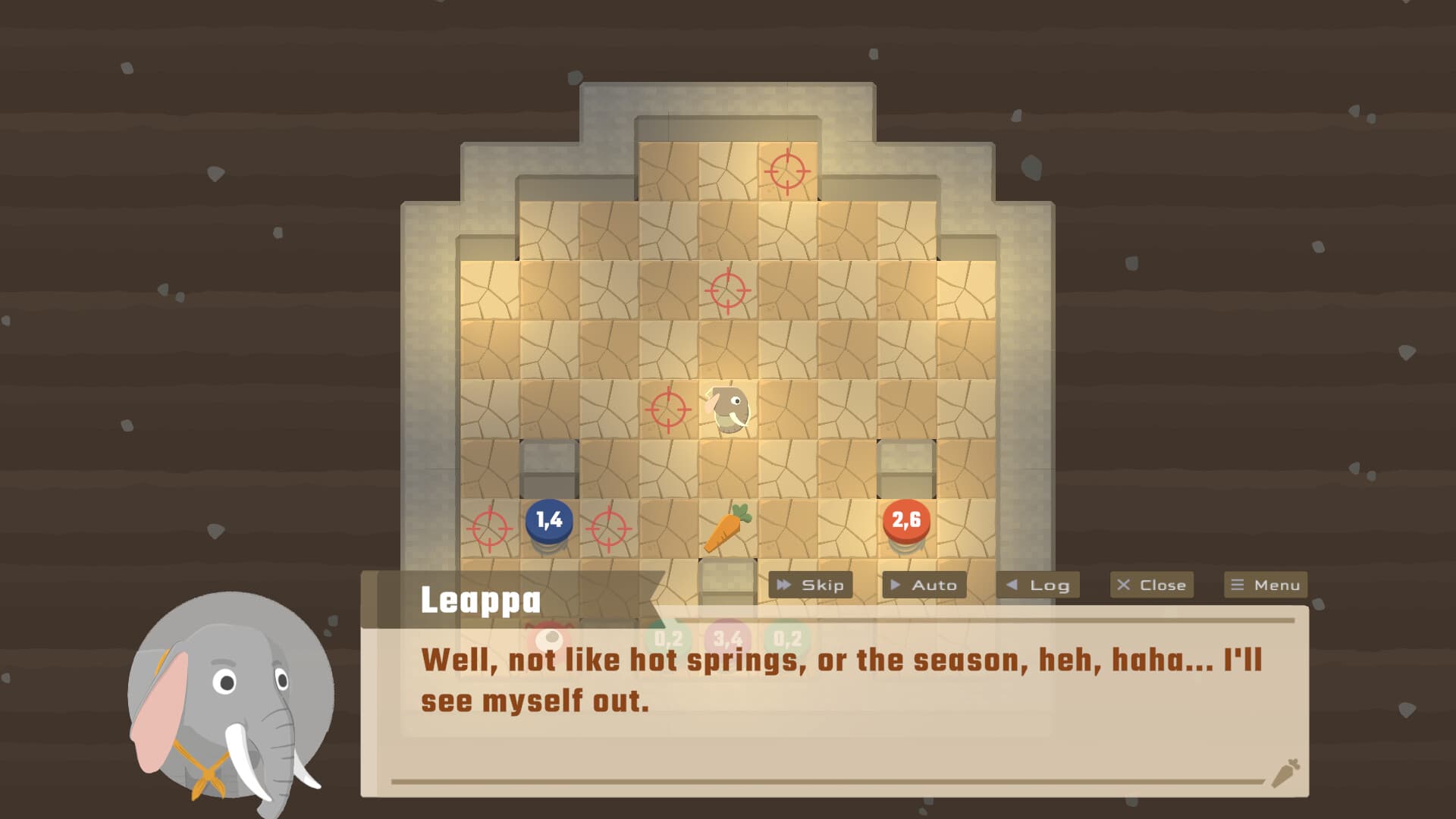Enable Auto dialogue playback
This screenshot has height=819, width=1456.
(x=924, y=585)
